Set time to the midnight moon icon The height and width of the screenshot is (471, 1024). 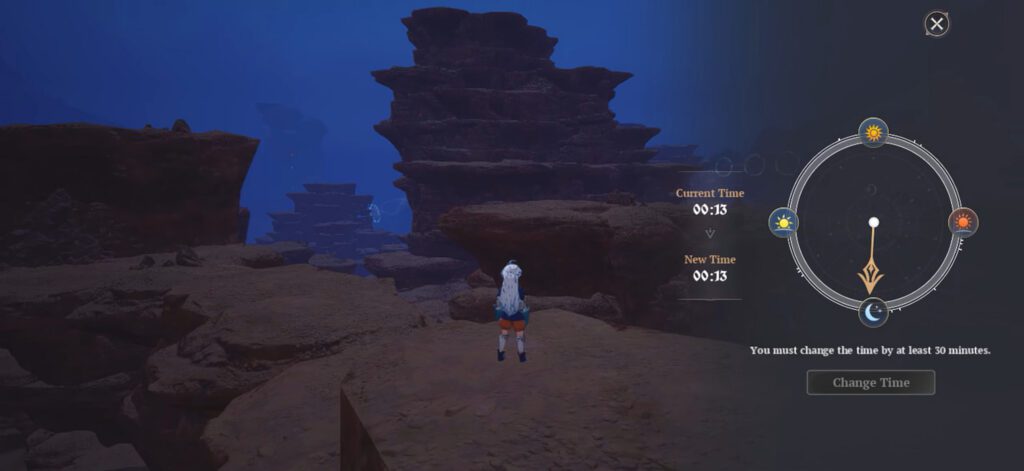[x=873, y=313]
